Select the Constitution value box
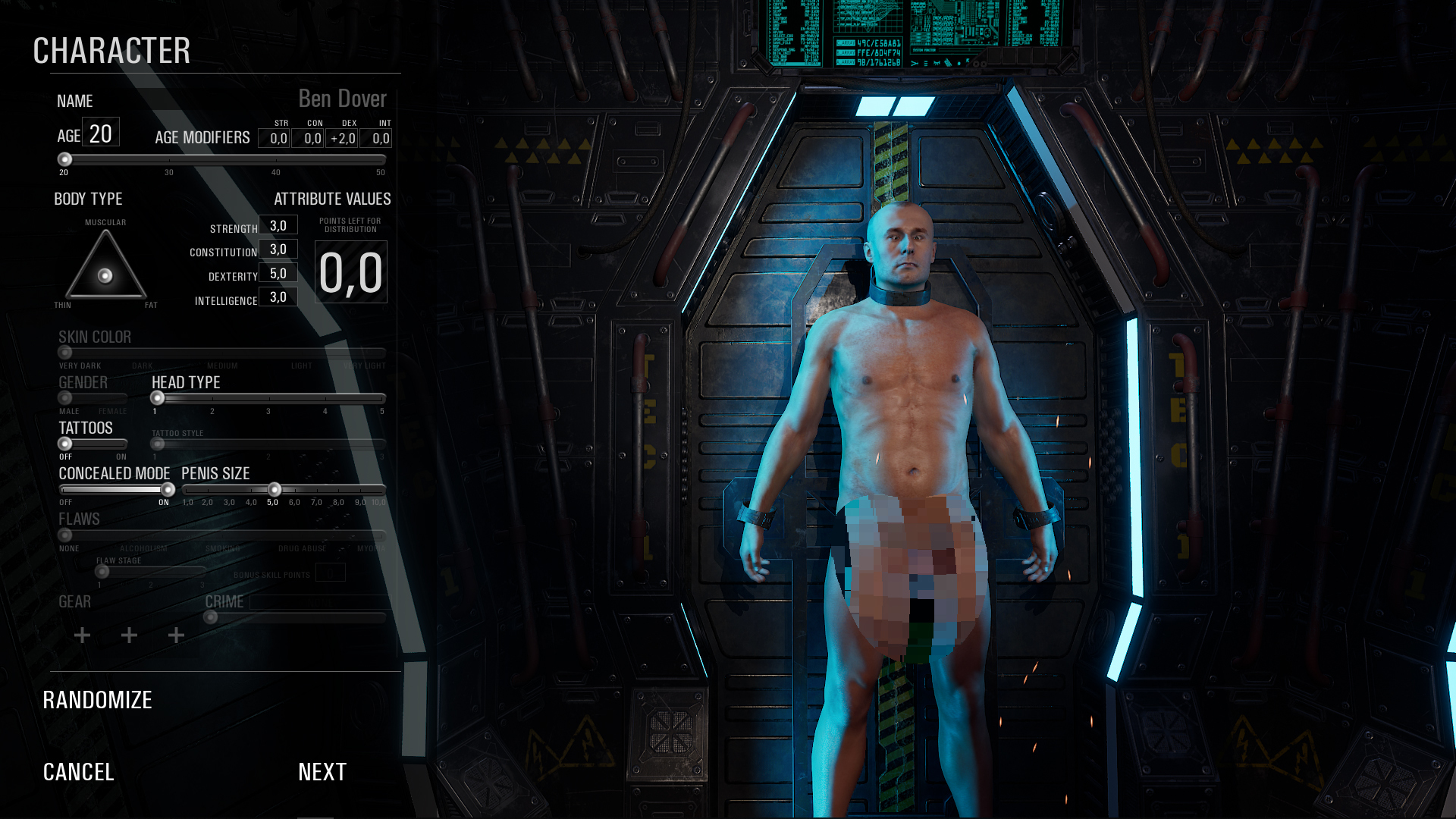 click(x=278, y=249)
